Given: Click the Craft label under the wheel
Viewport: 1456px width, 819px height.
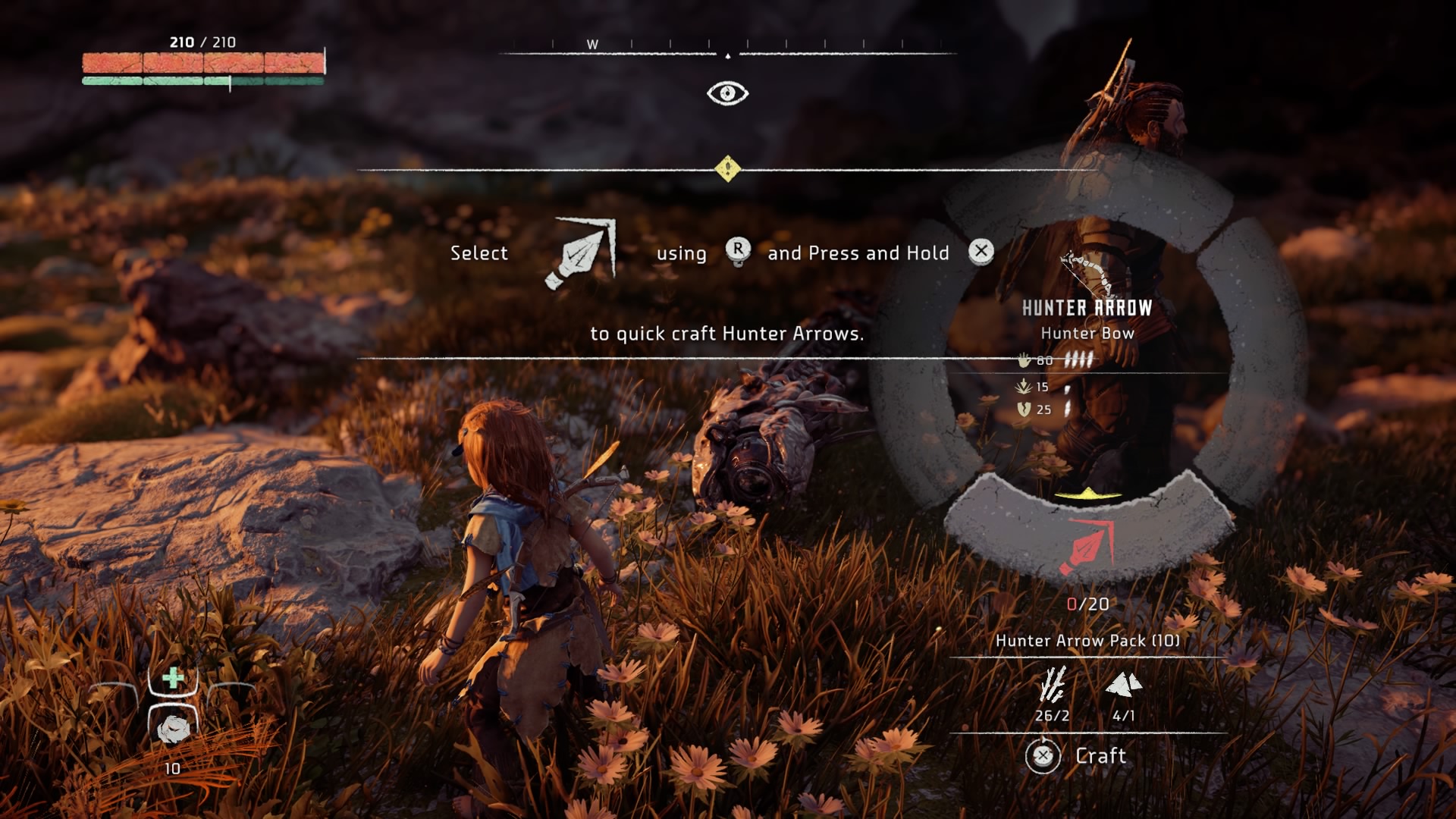Looking at the screenshot, I should (1100, 755).
